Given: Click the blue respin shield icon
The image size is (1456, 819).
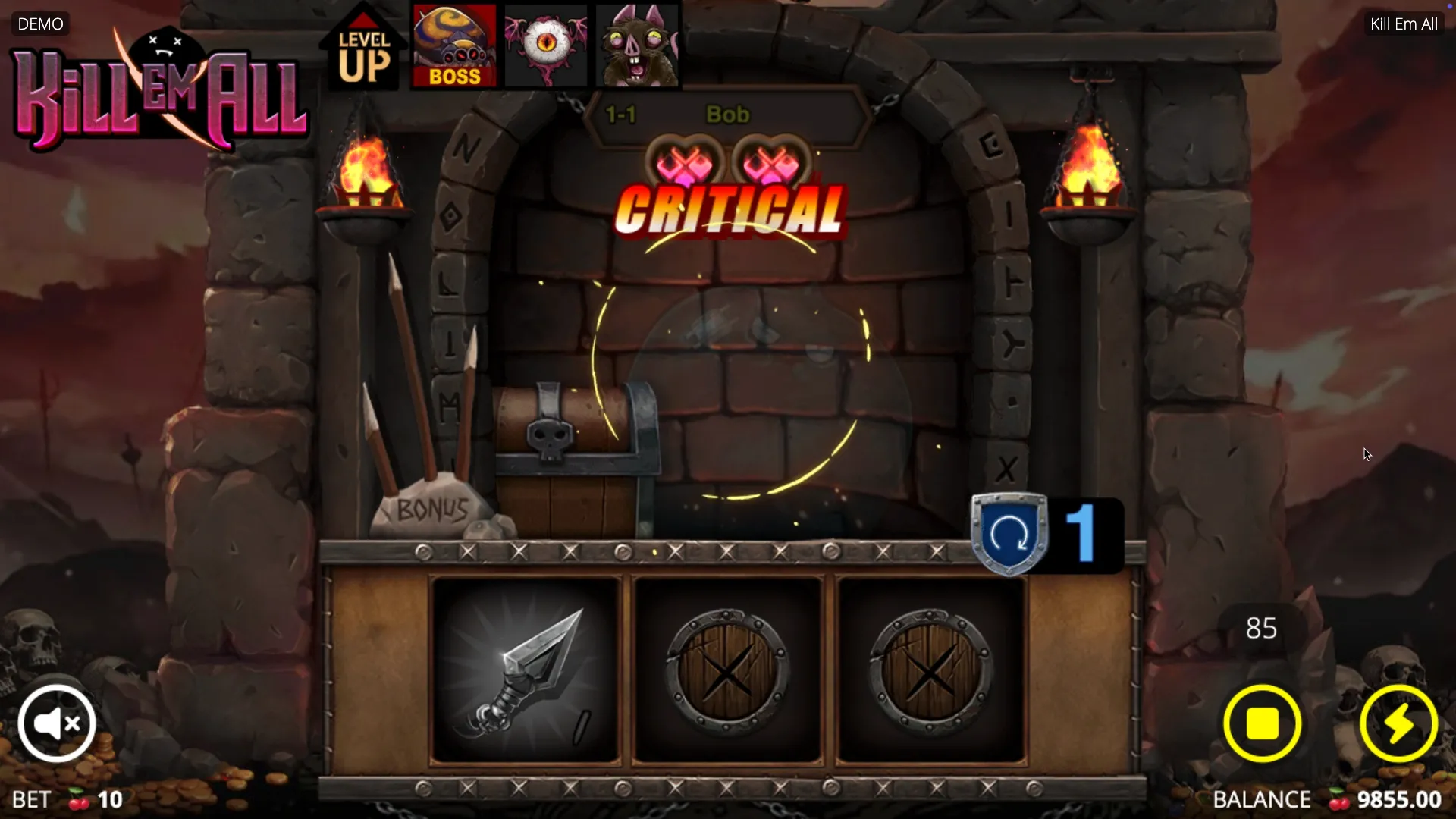Looking at the screenshot, I should click(1009, 534).
